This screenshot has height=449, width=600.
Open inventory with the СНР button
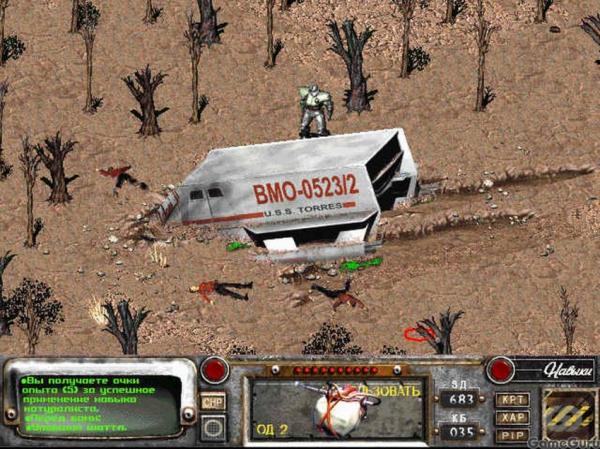coord(213,401)
